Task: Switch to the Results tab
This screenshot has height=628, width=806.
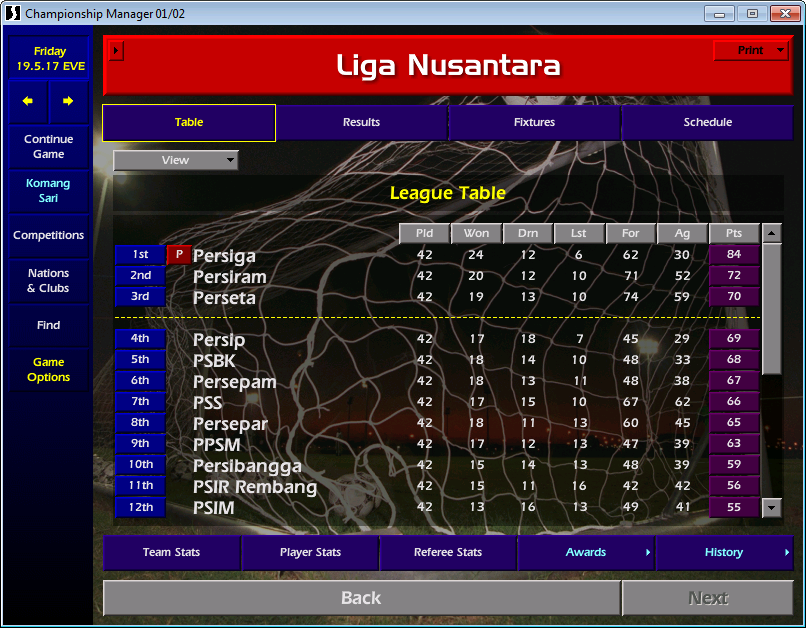Action: pyautogui.click(x=361, y=122)
